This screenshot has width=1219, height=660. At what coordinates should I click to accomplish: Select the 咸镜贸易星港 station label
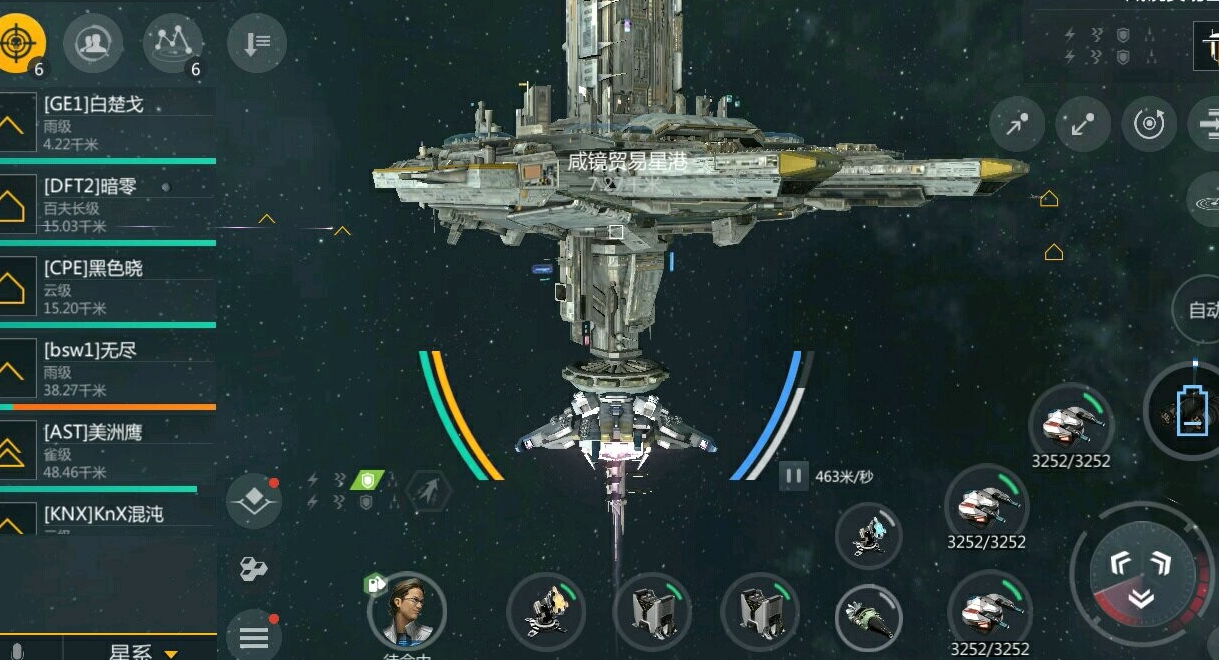click(626, 163)
